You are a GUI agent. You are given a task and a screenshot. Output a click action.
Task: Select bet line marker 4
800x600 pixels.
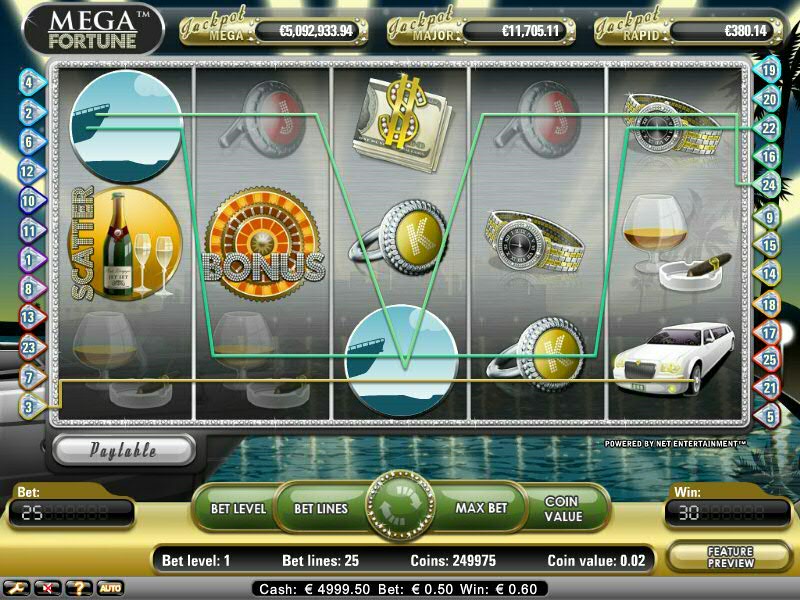pos(29,82)
